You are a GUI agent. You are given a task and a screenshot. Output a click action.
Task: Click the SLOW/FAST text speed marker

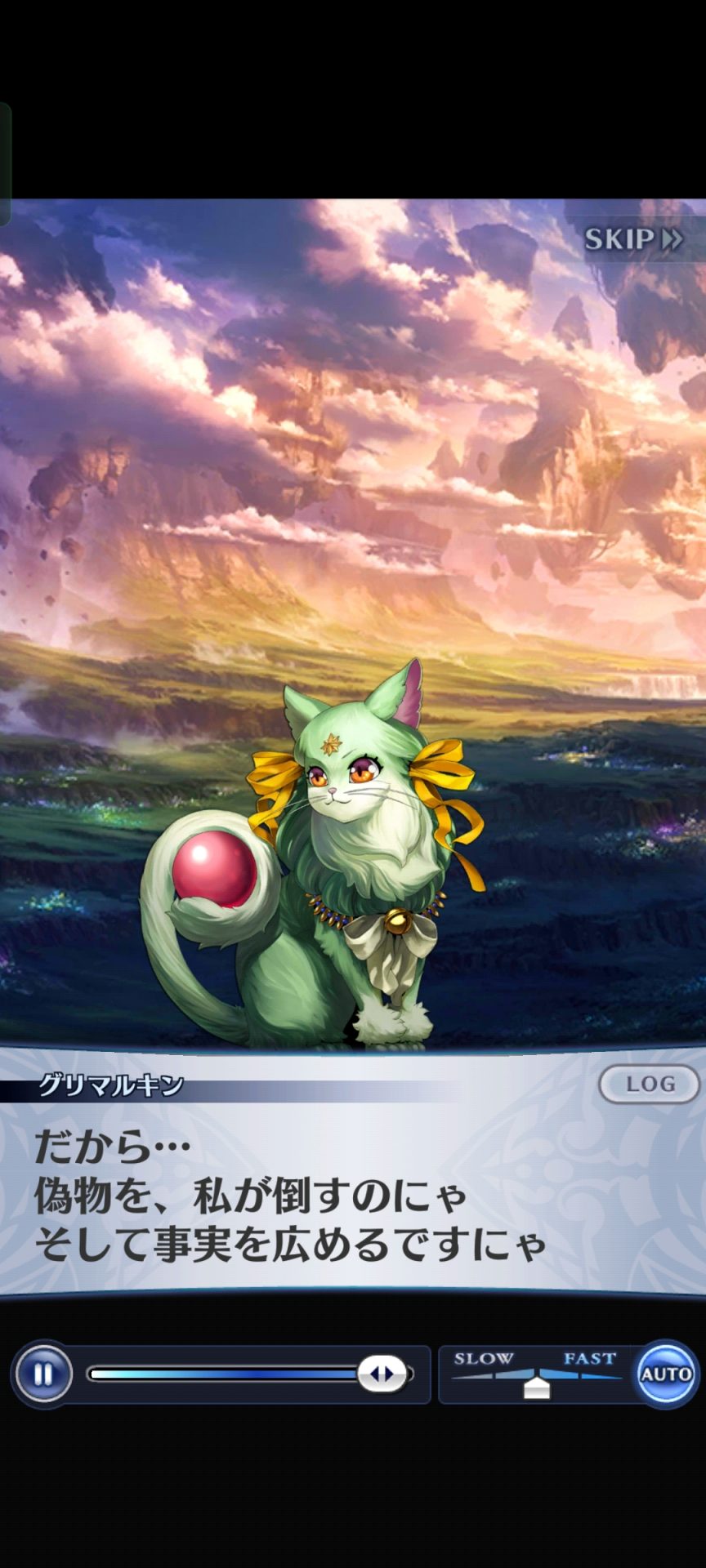pos(537,1386)
